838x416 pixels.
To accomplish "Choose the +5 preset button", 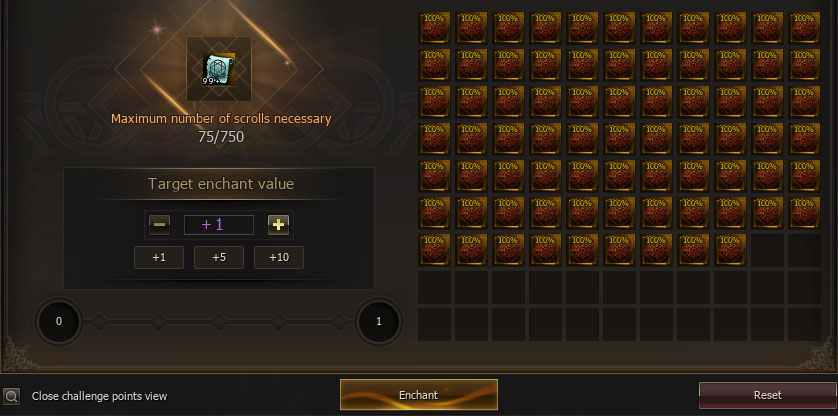I will pos(219,257).
